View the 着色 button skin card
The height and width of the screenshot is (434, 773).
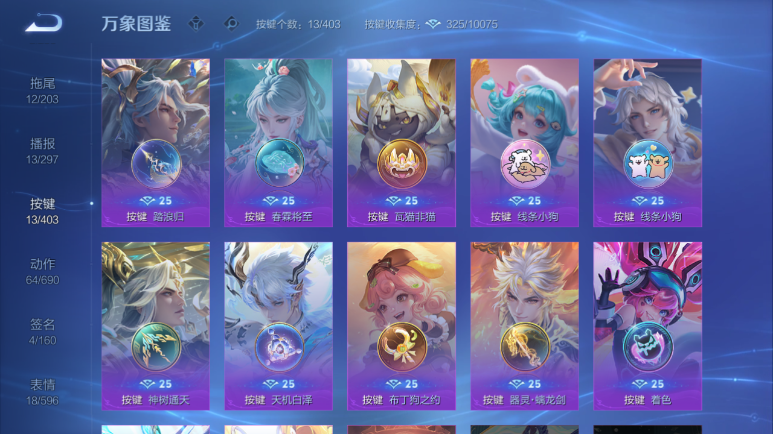pyautogui.click(x=647, y=325)
